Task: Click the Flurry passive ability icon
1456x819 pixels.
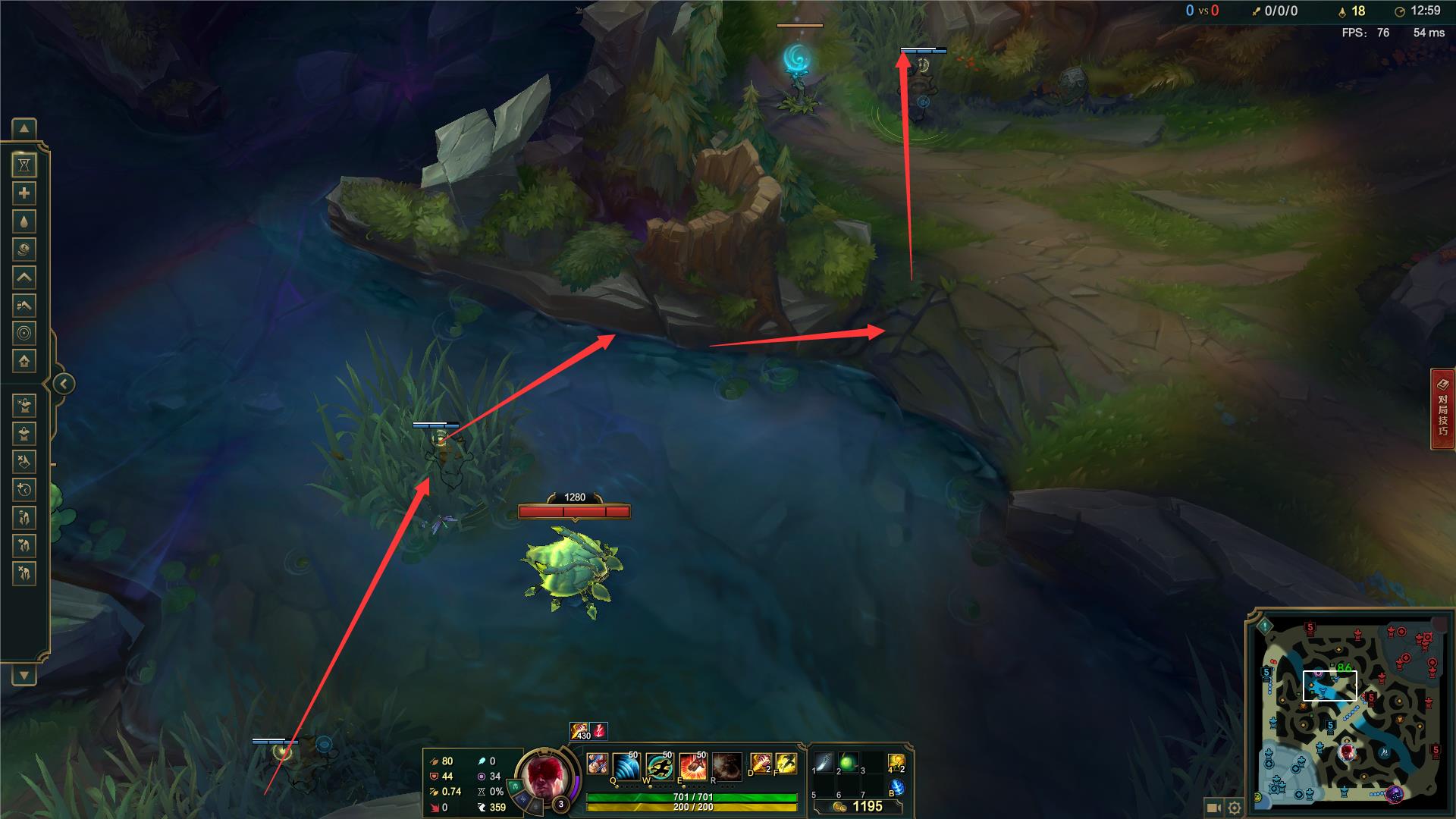Action: (598, 764)
